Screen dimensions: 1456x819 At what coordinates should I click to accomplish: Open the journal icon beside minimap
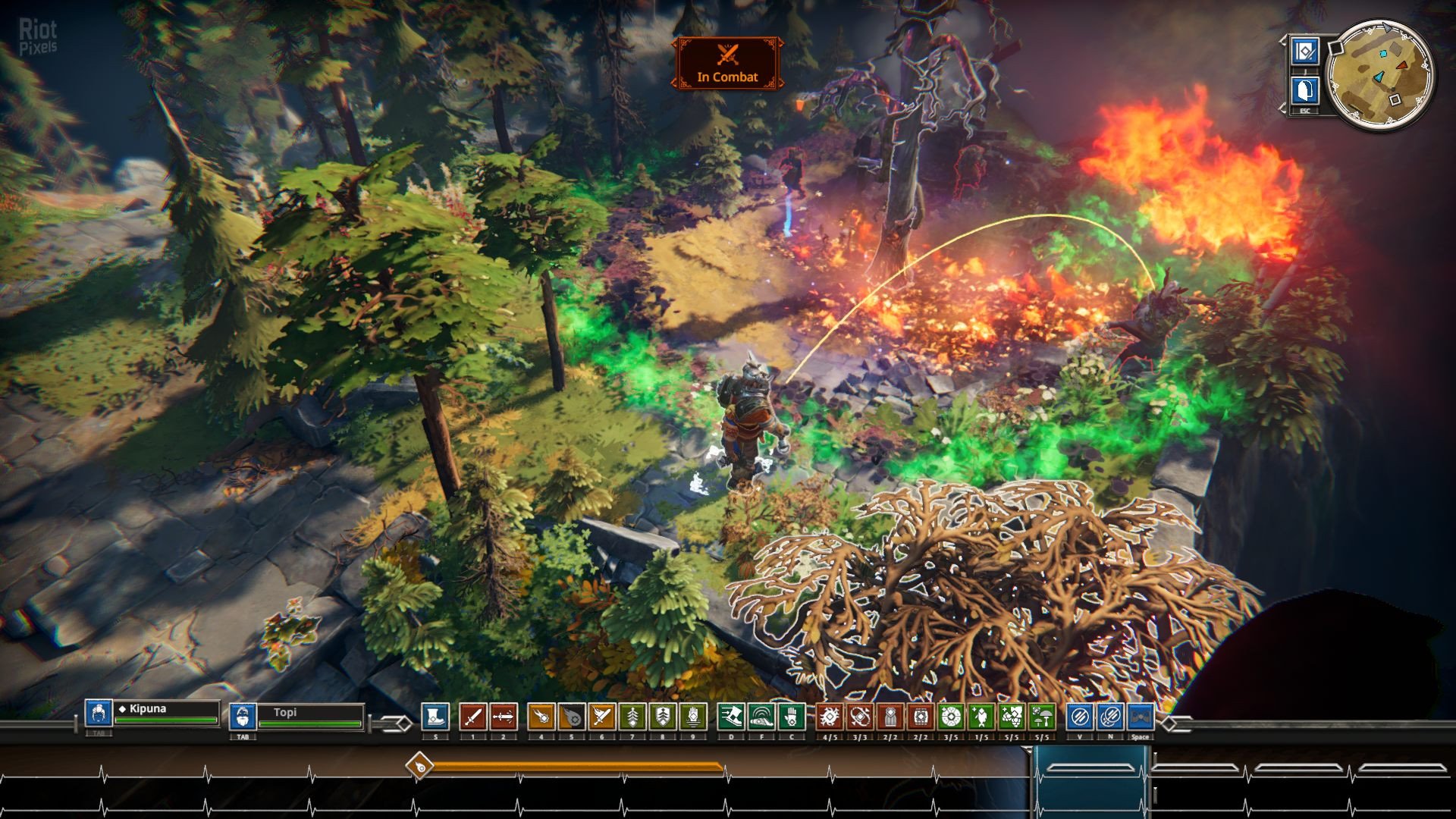point(1304,52)
